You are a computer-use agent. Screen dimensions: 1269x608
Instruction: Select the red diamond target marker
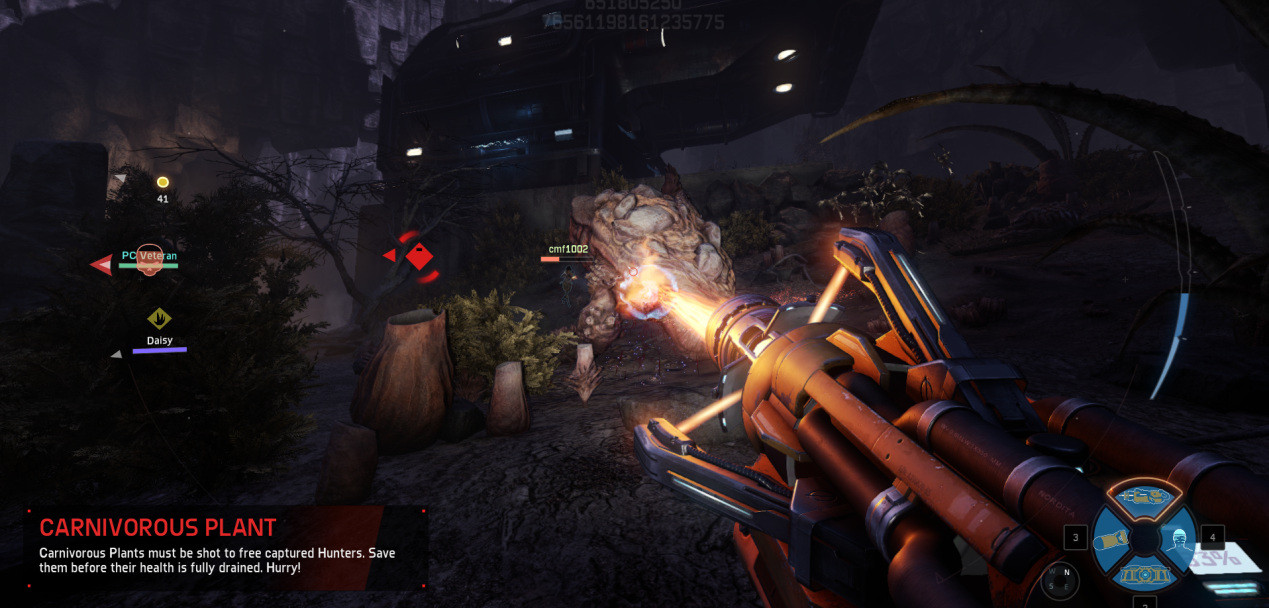click(x=419, y=257)
